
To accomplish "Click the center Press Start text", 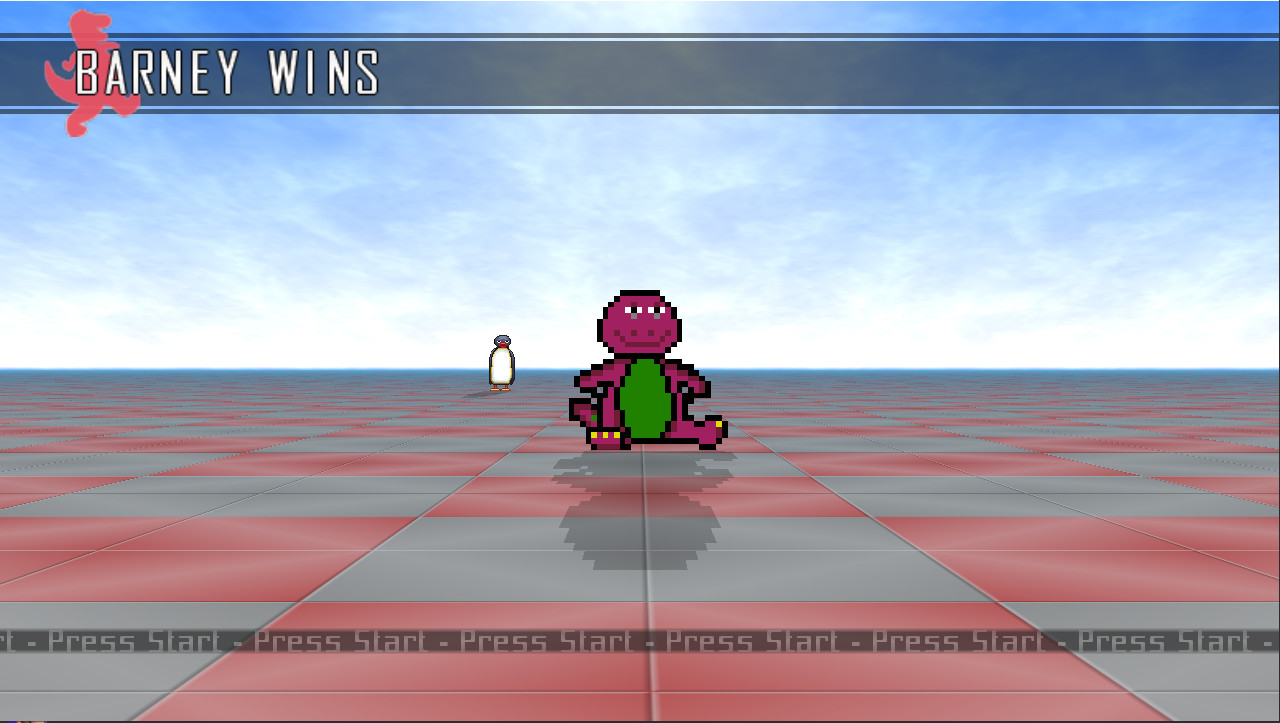I will 550,641.
